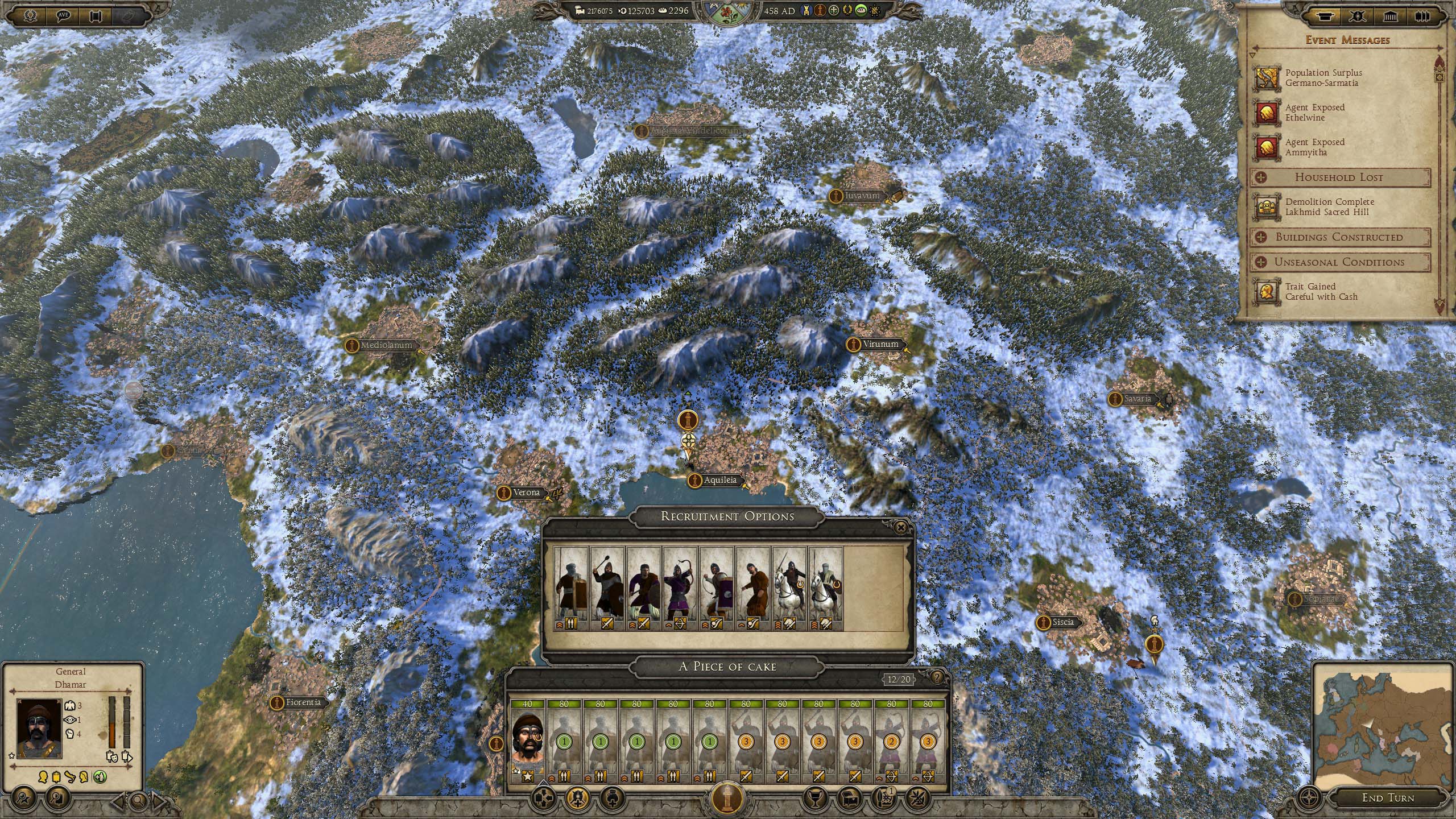Image resolution: width=1456 pixels, height=819 pixels.
Task: Expand the Buildings Constructed event group
Action: coord(1339,237)
